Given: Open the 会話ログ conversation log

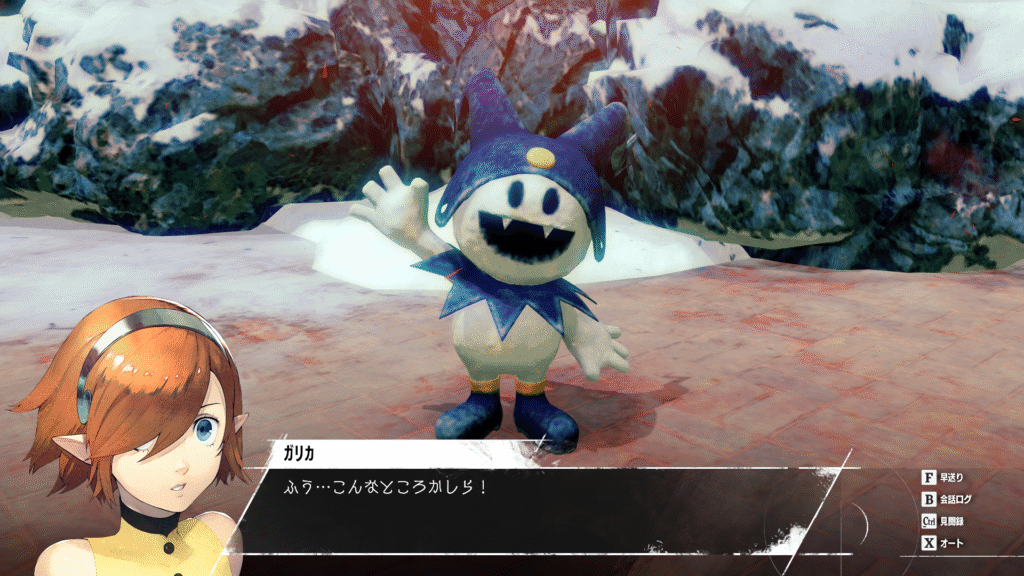Looking at the screenshot, I should pyautogui.click(x=946, y=499).
